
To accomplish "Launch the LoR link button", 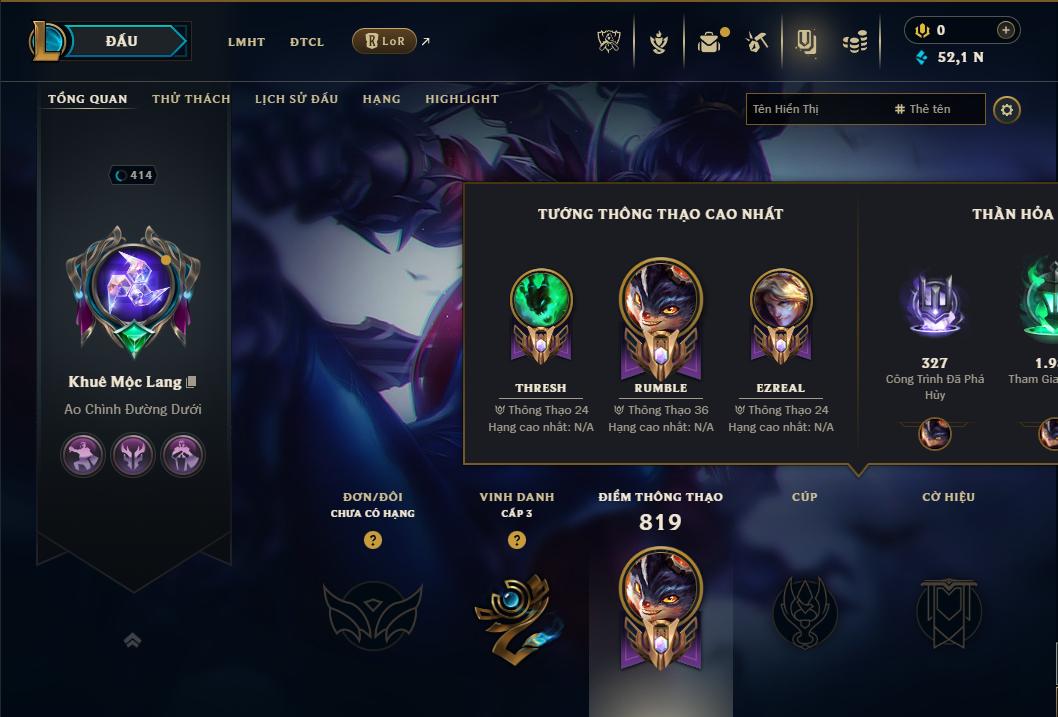I will 385,41.
